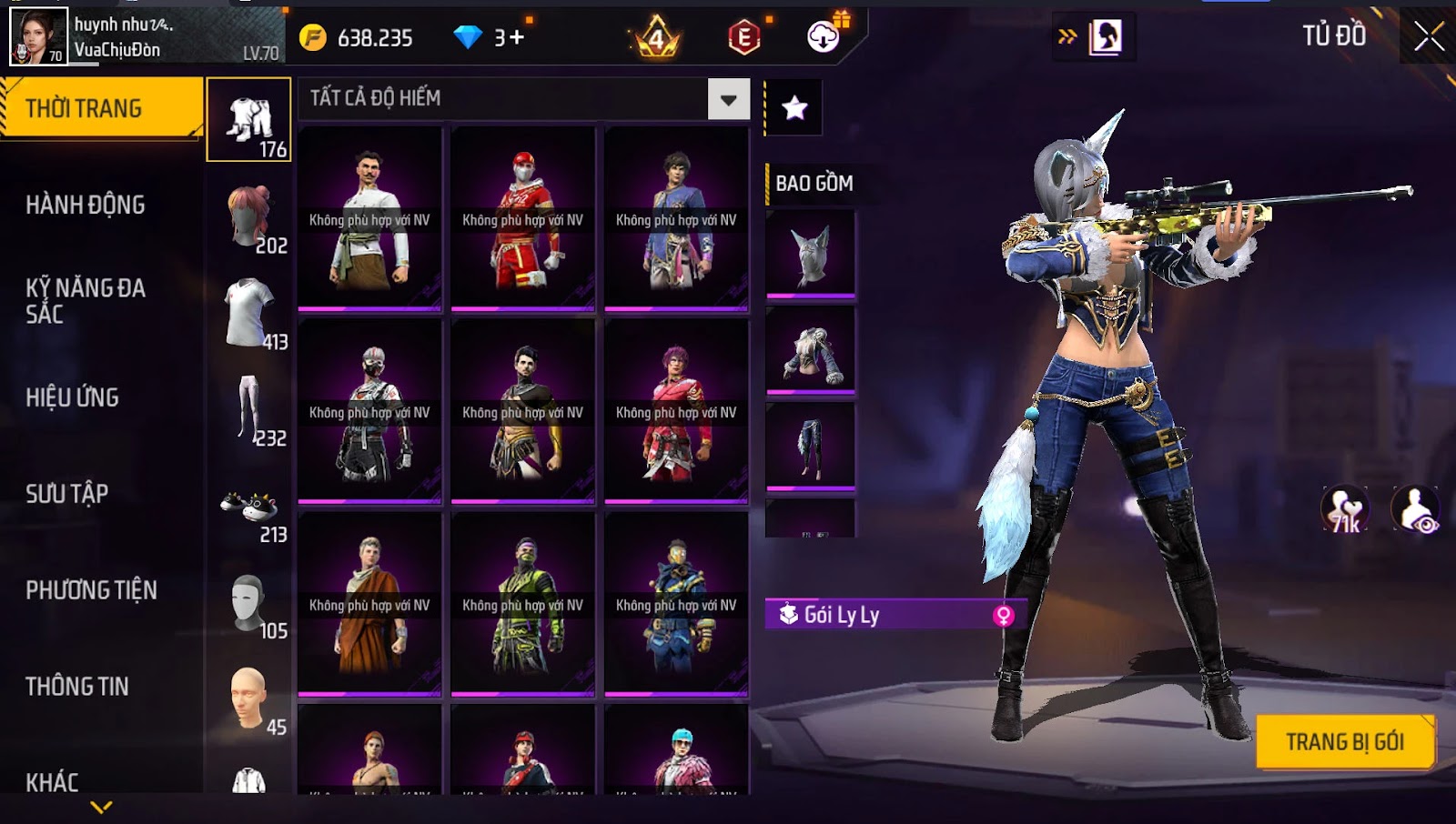Select the shoes category with 213 items

[x=249, y=509]
